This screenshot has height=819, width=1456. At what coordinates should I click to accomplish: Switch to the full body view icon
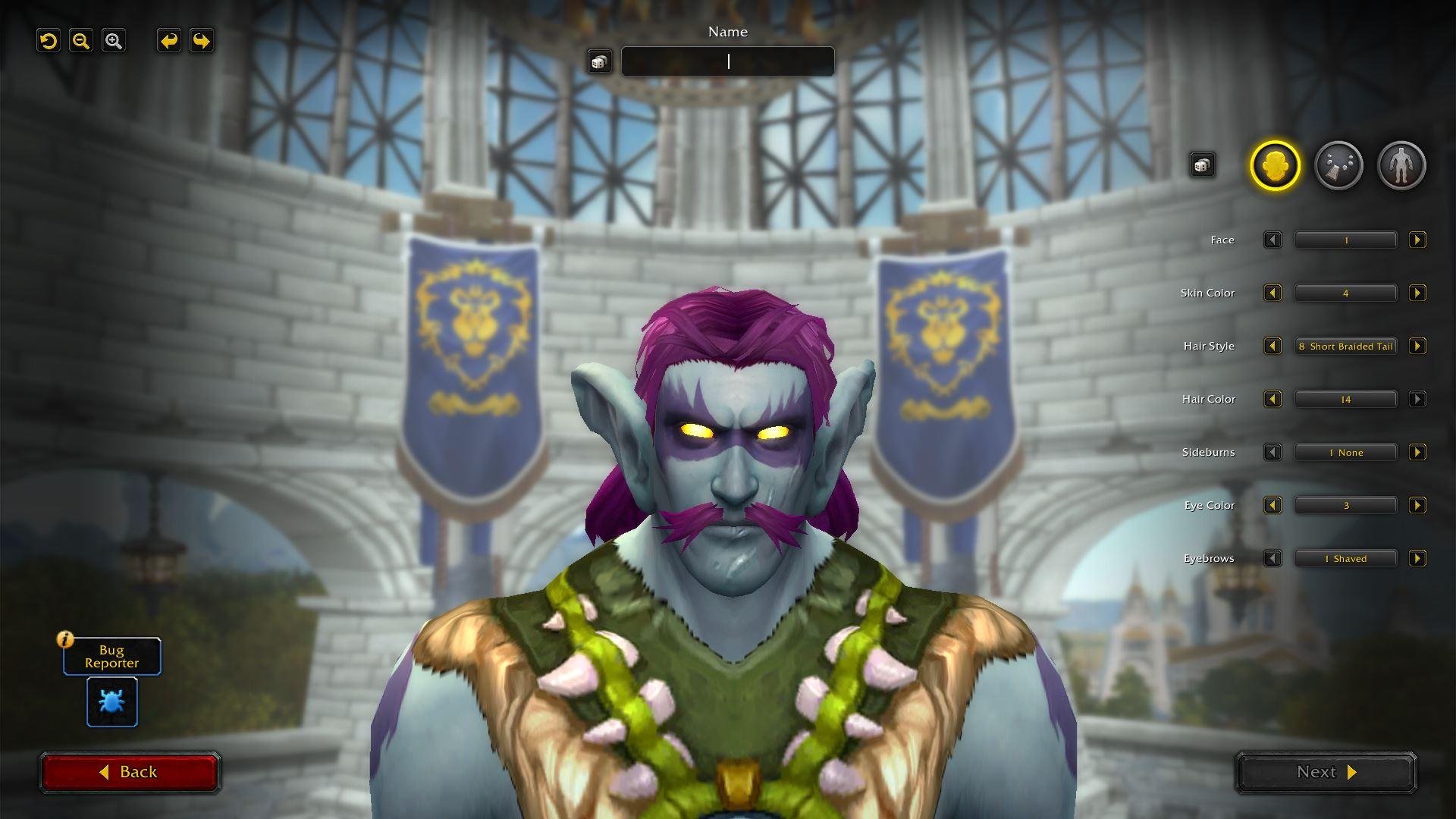coord(1401,165)
